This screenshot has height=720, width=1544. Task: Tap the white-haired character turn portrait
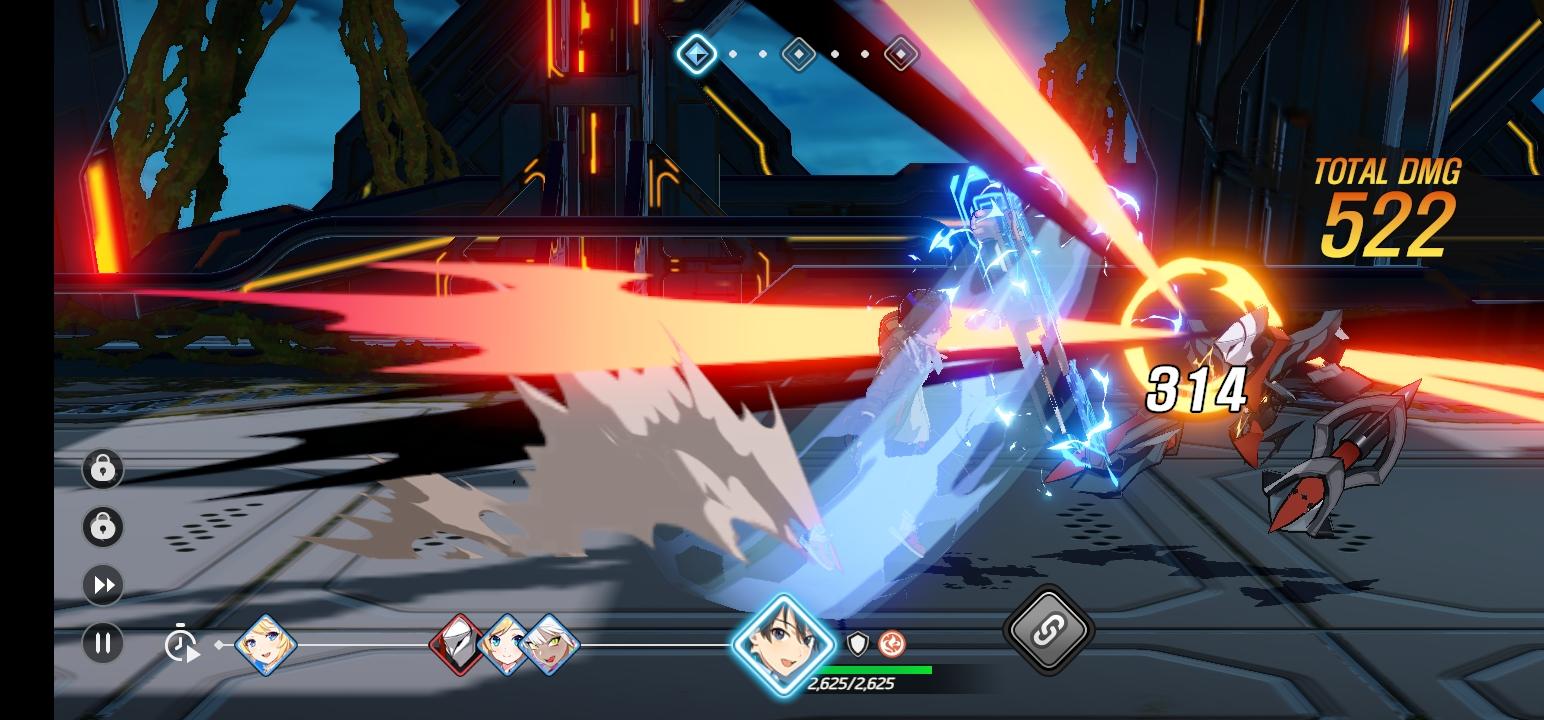click(549, 644)
